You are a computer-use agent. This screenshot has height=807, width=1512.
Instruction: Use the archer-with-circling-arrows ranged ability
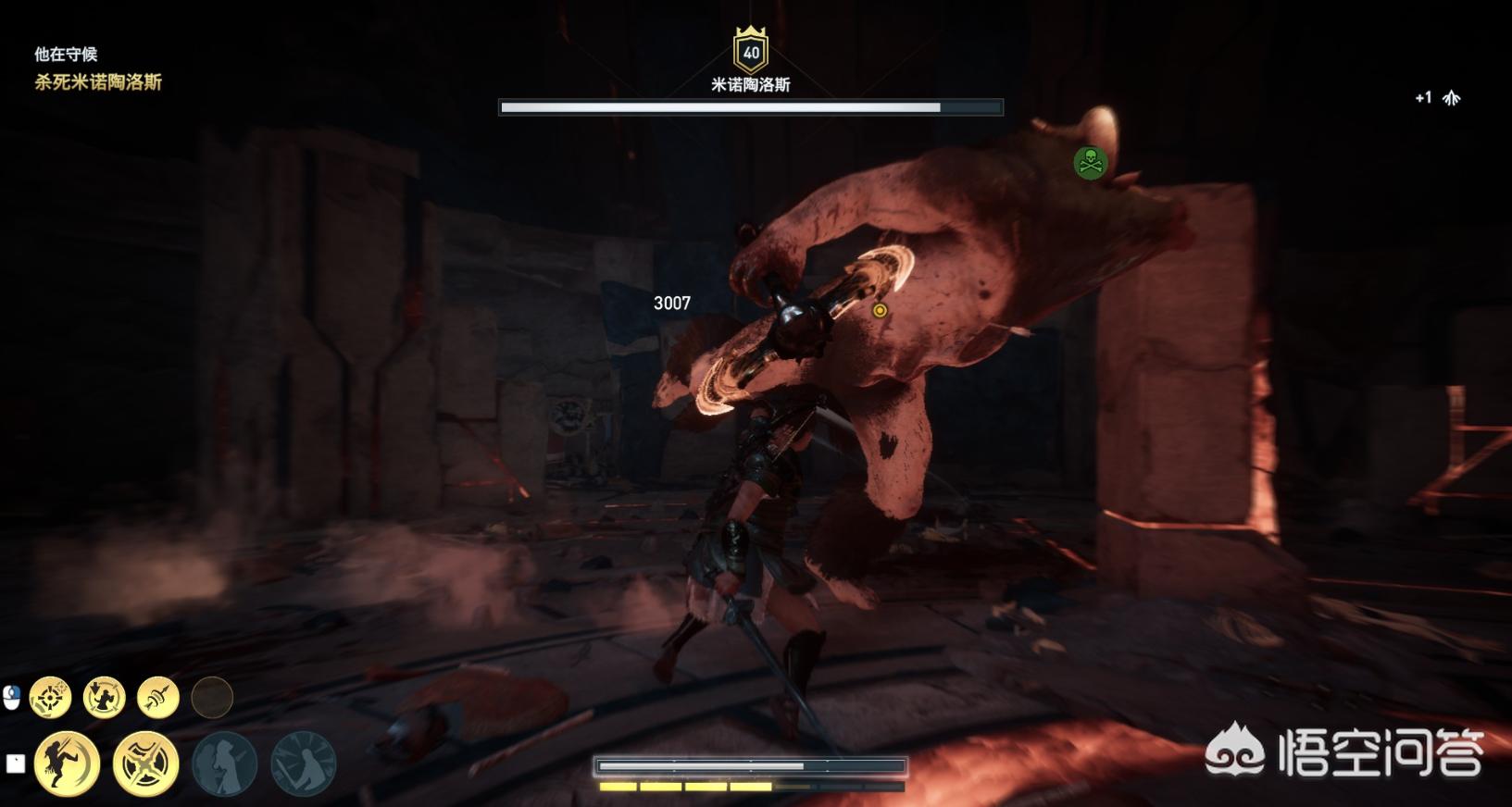[104, 698]
